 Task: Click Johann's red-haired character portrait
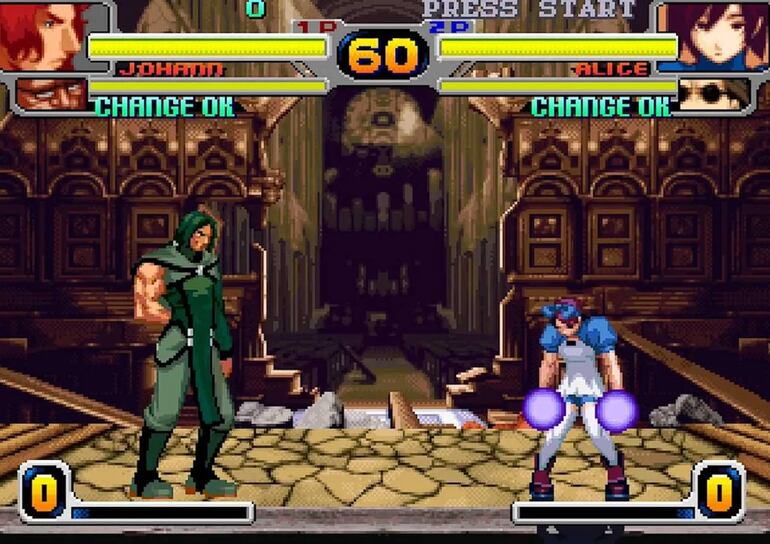point(43,36)
